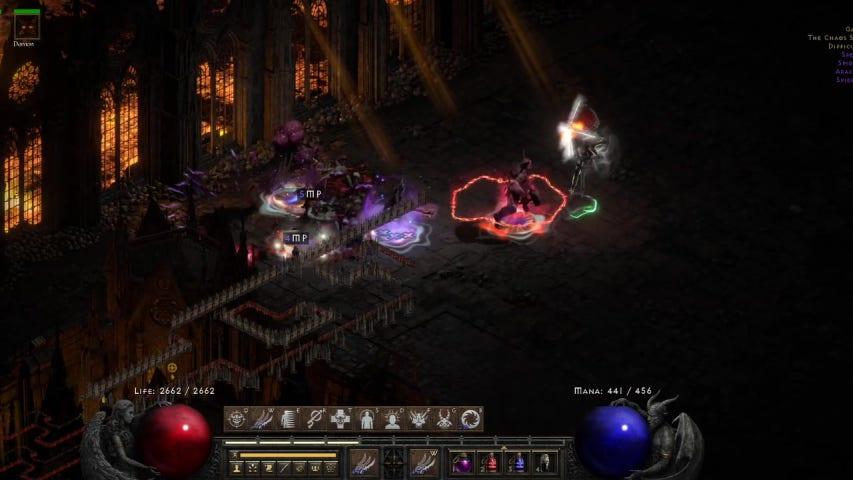Activate the swirling blade skill in skill bar
The width and height of the screenshot is (853, 480).
470,419
